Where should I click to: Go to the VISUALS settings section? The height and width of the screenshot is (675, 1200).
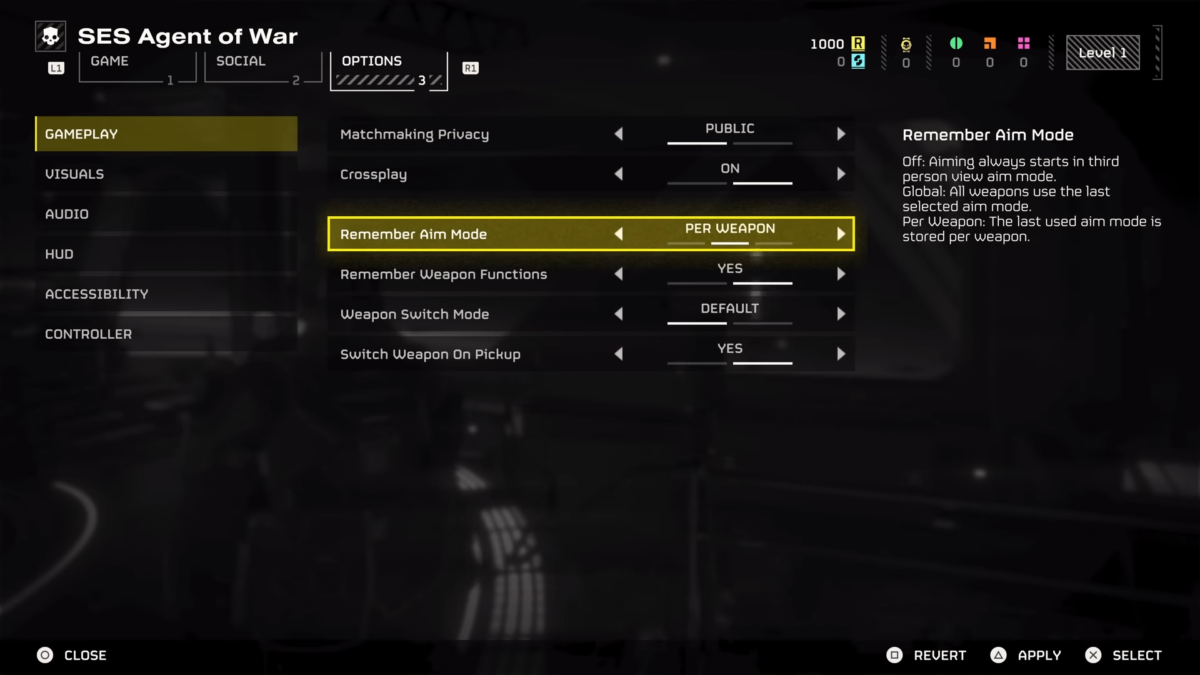[x=166, y=174]
